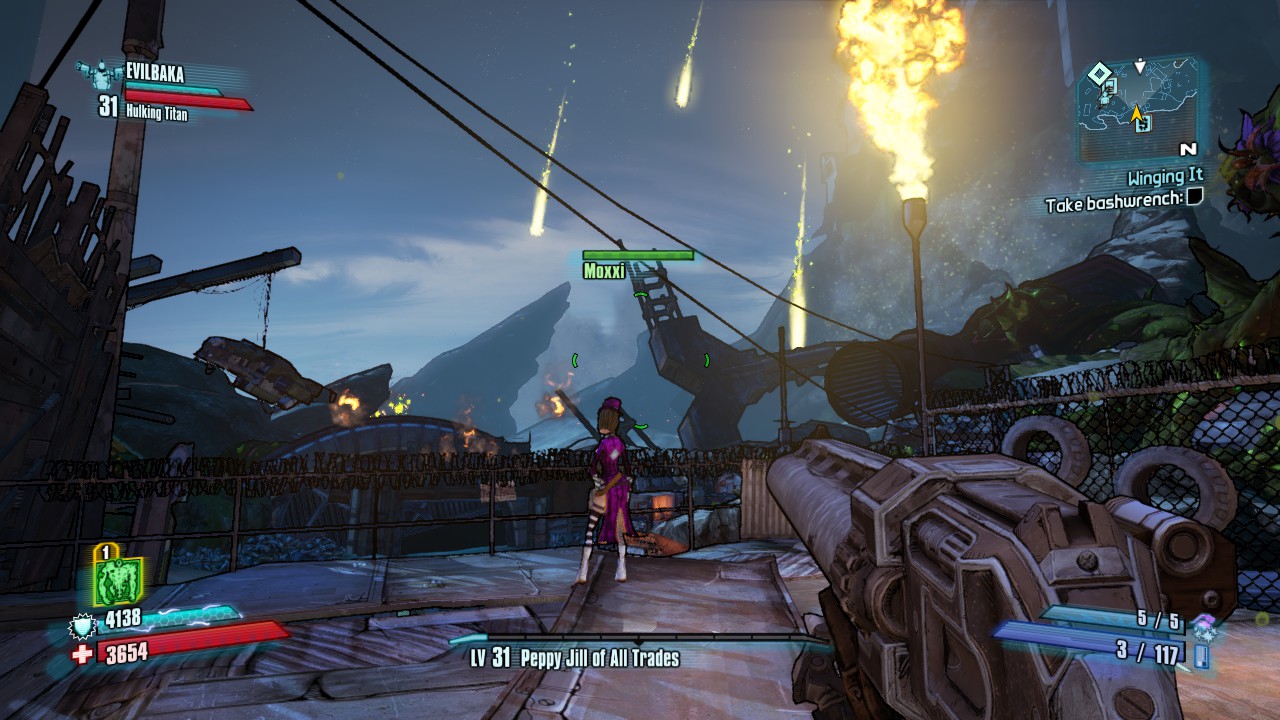Click the shield icon beside 4138
1280x720 pixels.
pyautogui.click(x=81, y=625)
